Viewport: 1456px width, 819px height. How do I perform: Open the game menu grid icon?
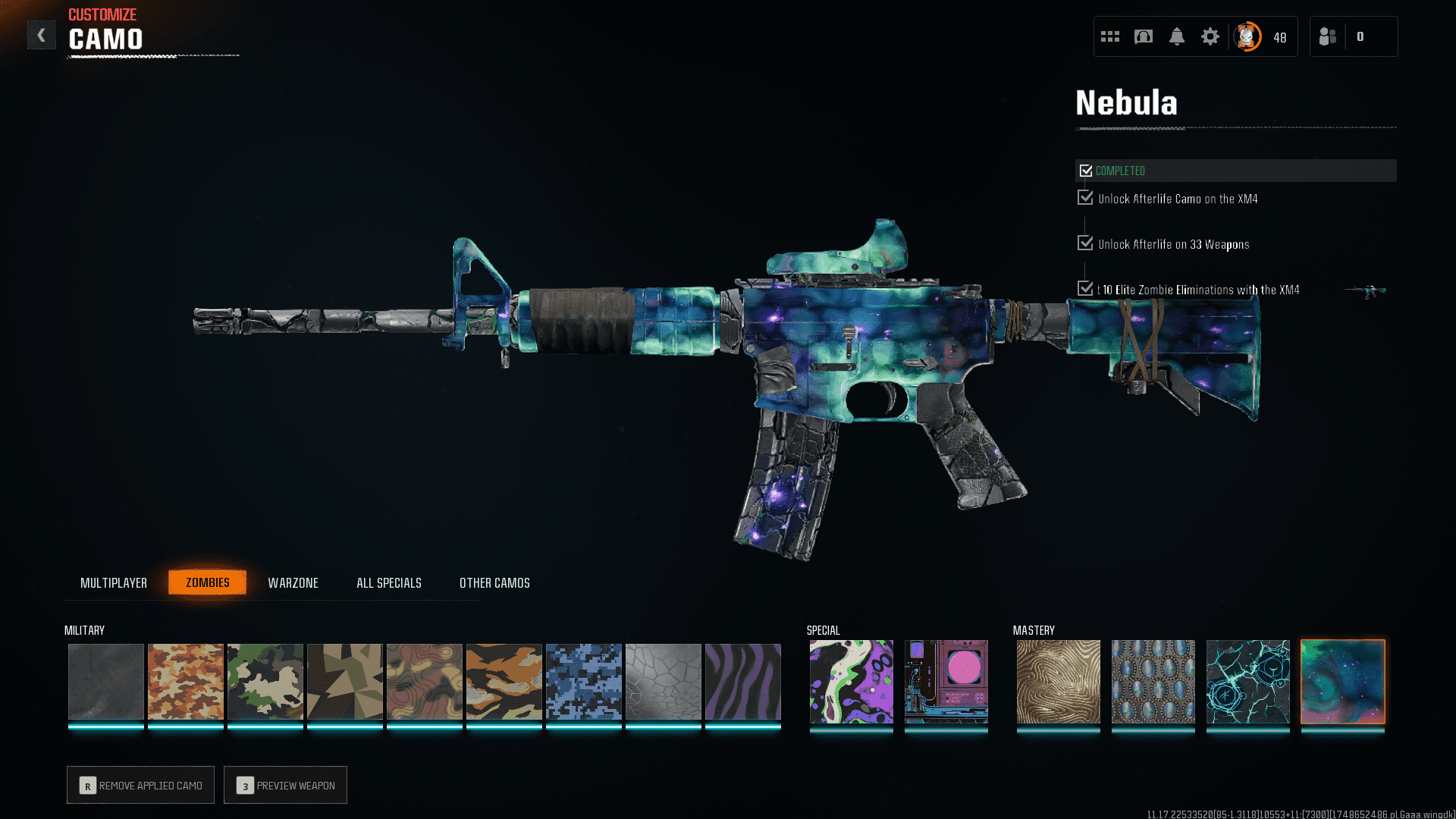1109,36
